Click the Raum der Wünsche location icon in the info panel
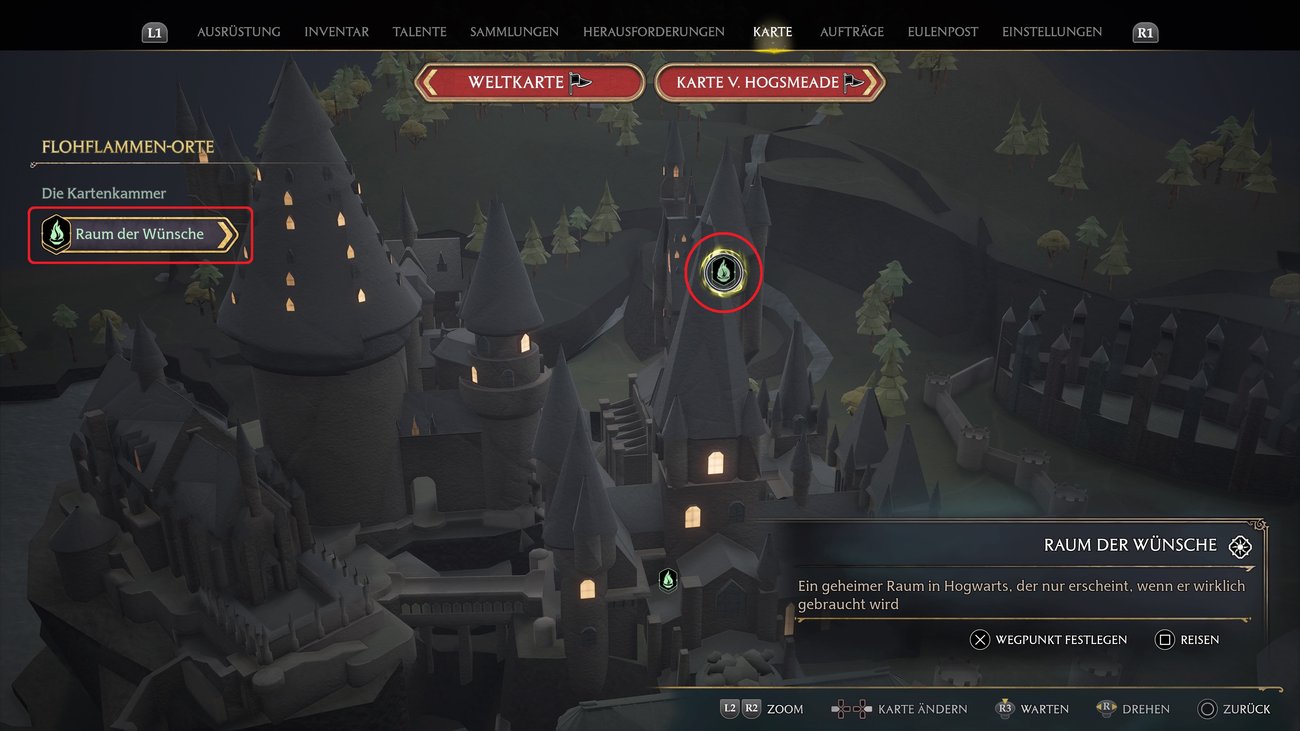1300x731 pixels. click(x=1240, y=546)
